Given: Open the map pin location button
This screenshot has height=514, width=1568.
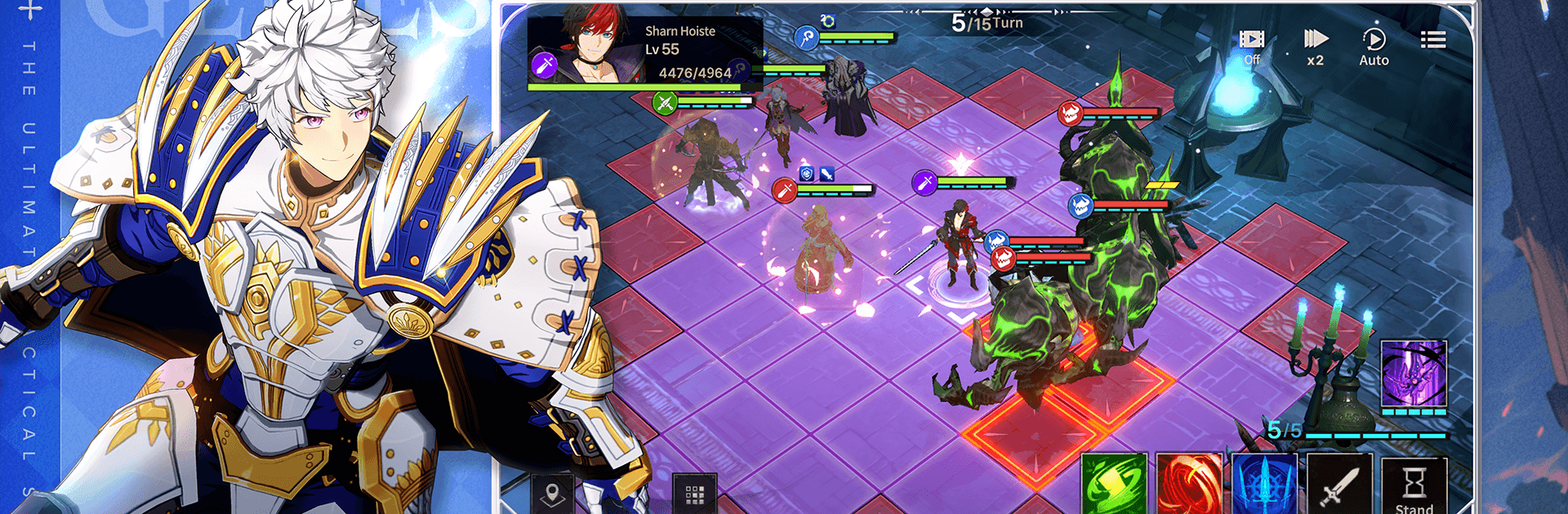Looking at the screenshot, I should point(552,494).
